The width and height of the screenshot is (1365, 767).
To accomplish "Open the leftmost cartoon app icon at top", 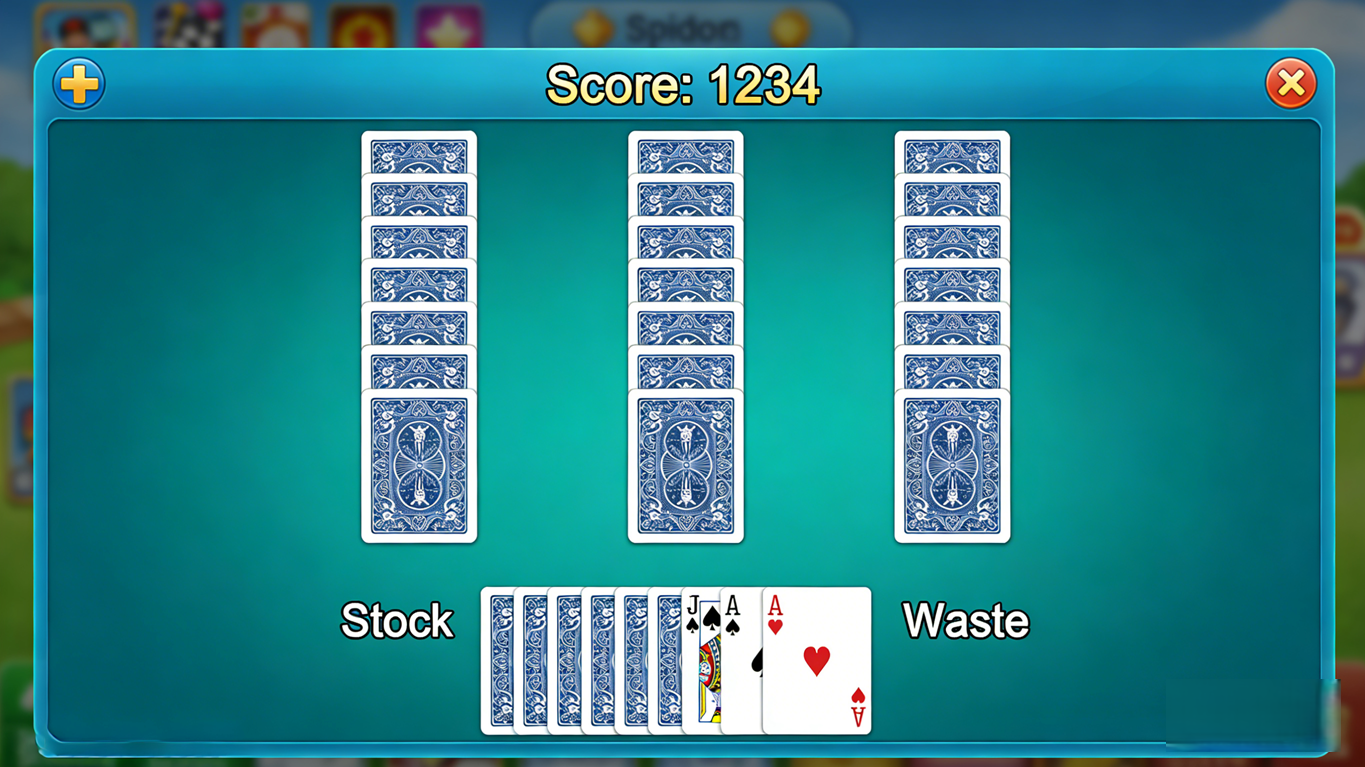I will pyautogui.click(x=85, y=22).
